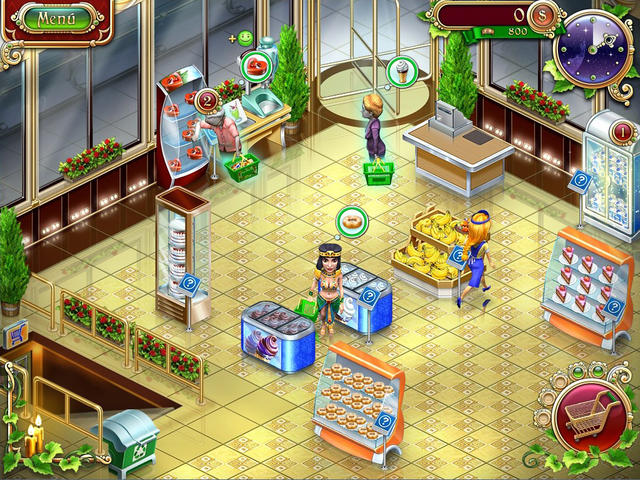Click the red number 1 badge on the freezer

click(x=622, y=129)
